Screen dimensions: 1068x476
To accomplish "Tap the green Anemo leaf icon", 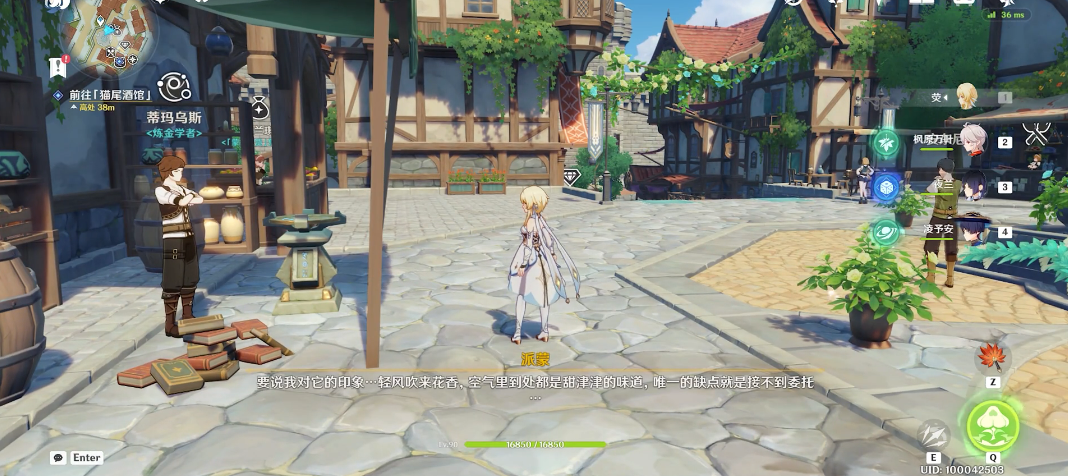I will 886,144.
